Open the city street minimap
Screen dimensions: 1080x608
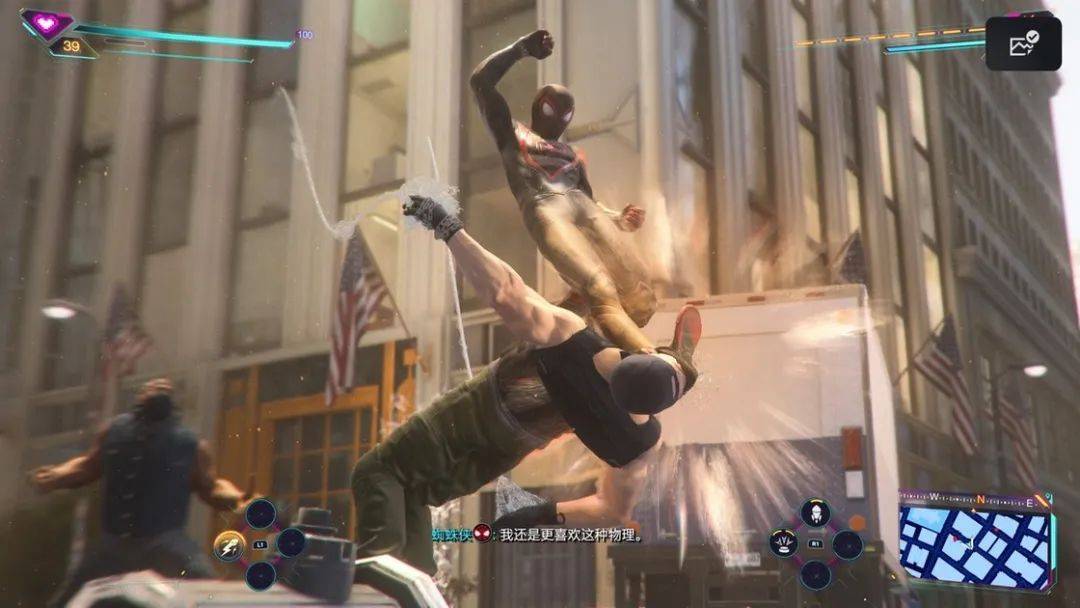pyautogui.click(x=974, y=543)
